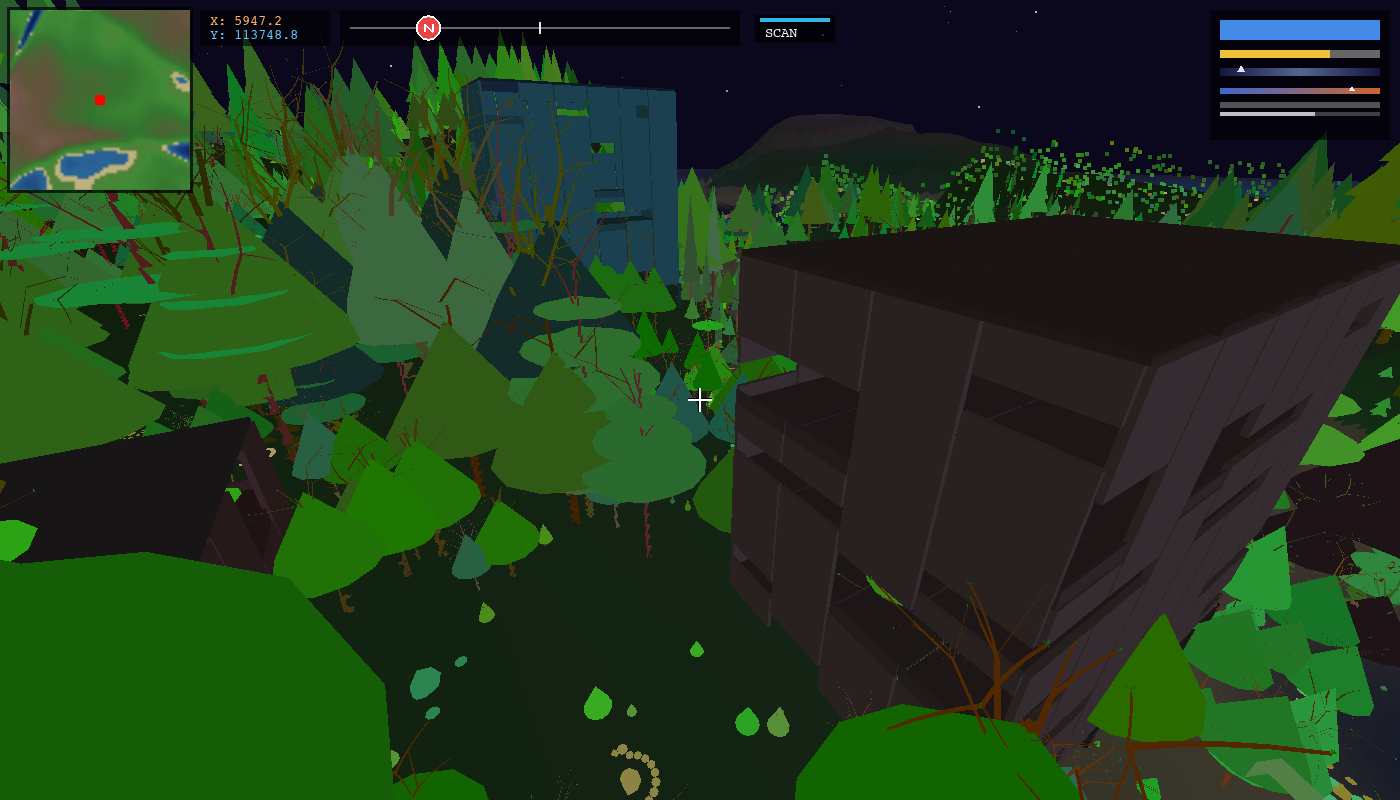Click the yellow stamina-style bar in the HUD
Viewport: 1400px width, 800px height.
1299,54
